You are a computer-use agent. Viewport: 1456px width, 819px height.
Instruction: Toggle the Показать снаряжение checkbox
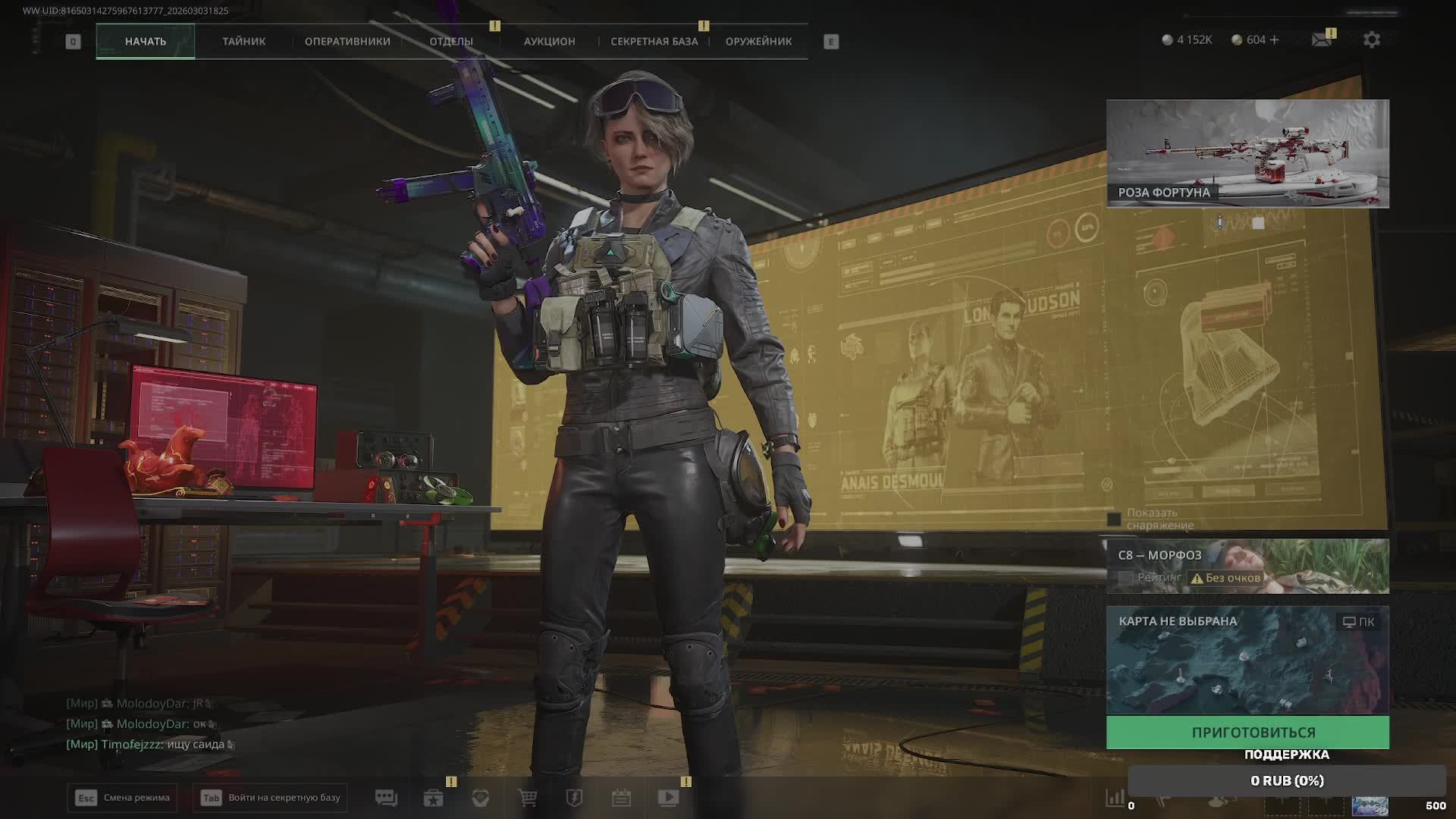[x=1114, y=519]
